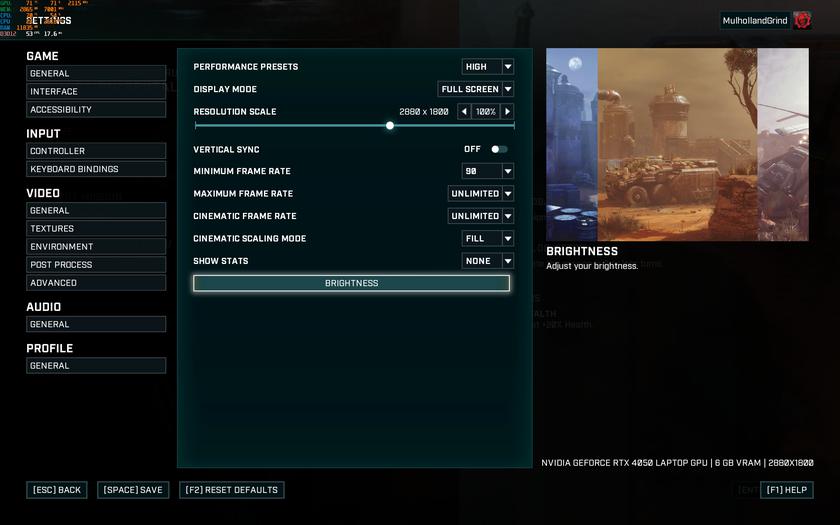Reset Defaults for video settings

point(232,490)
